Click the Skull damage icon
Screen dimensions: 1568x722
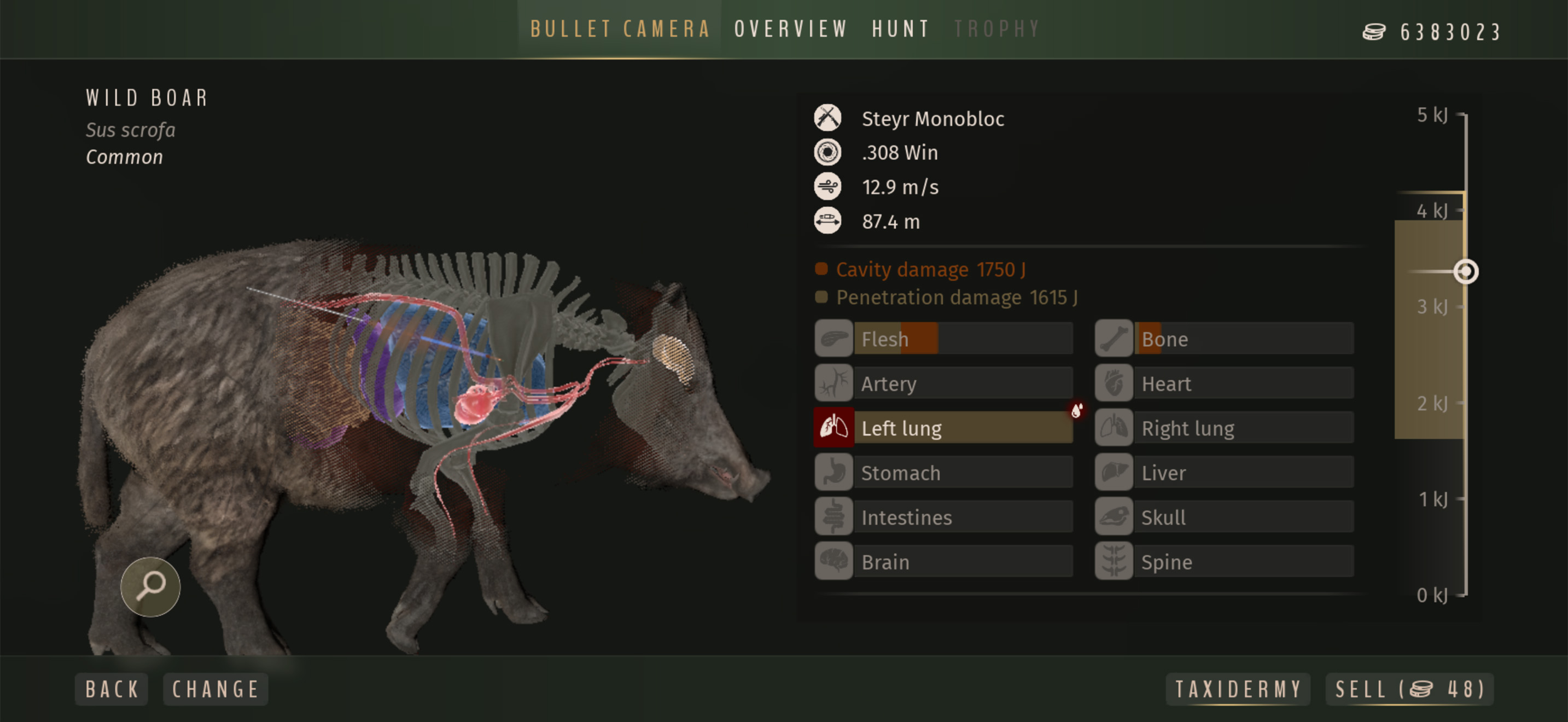point(1114,517)
